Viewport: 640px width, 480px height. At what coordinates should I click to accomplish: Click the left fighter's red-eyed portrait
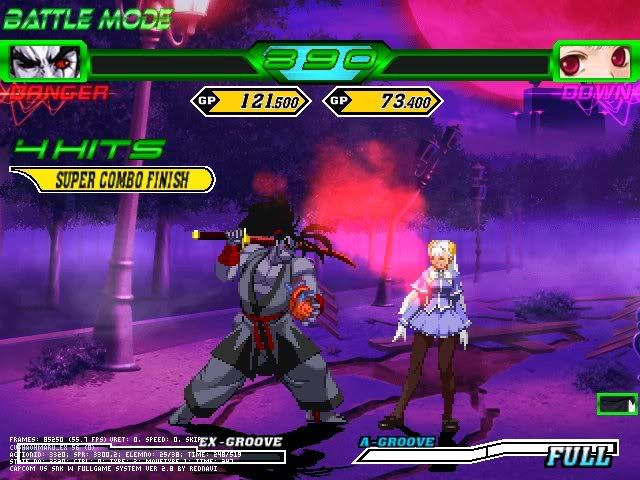44,63
